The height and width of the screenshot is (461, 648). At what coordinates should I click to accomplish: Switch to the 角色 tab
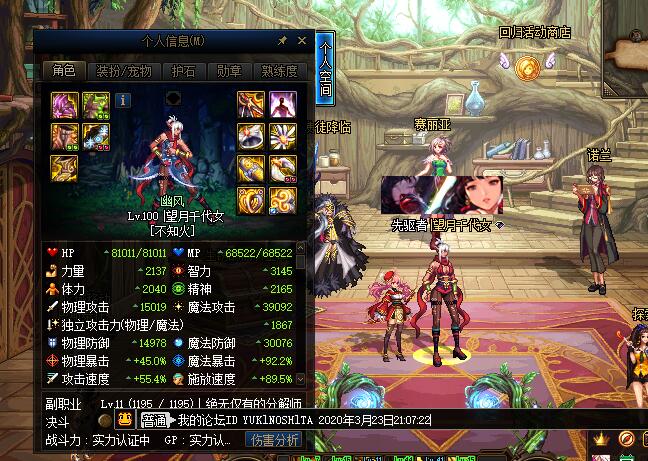tap(63, 71)
